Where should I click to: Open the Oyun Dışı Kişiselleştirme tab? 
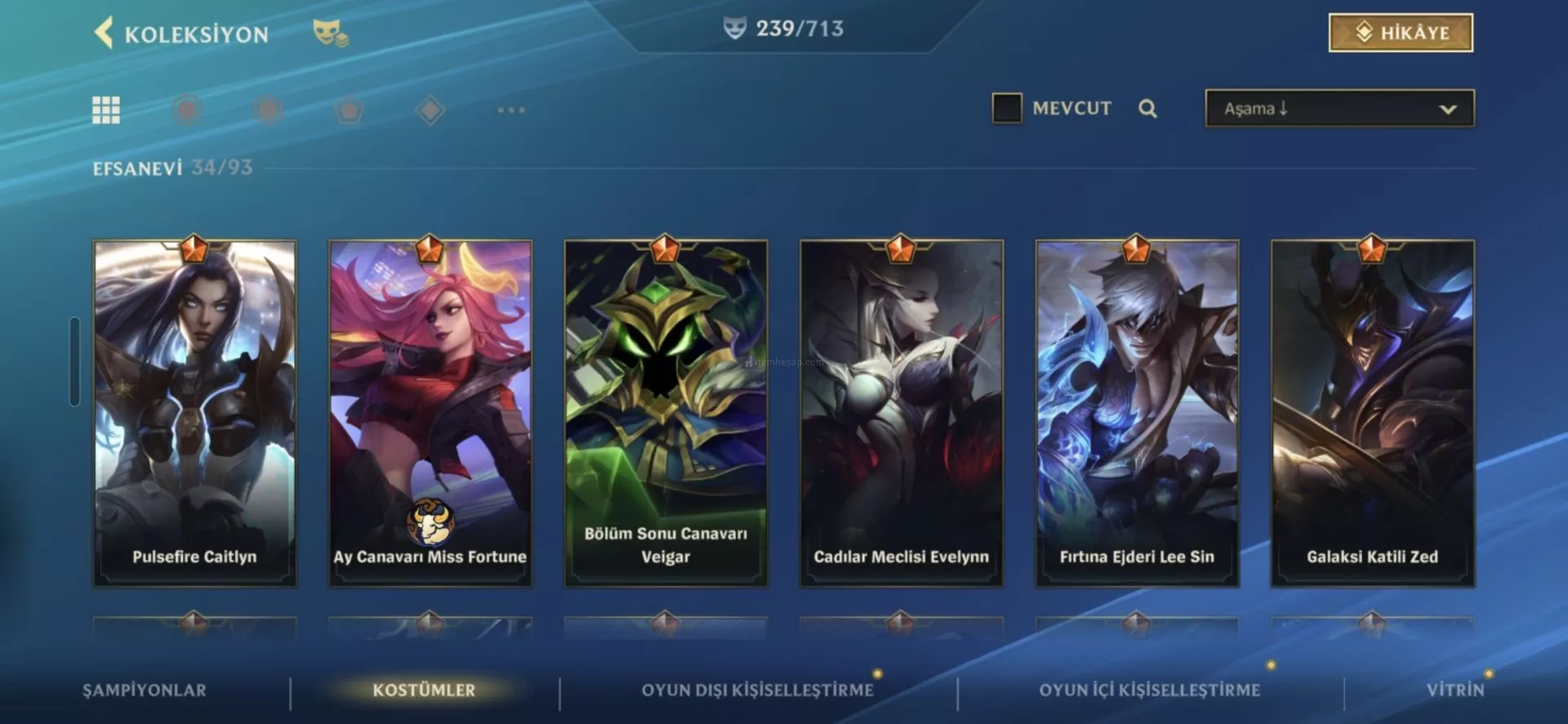pyautogui.click(x=757, y=690)
